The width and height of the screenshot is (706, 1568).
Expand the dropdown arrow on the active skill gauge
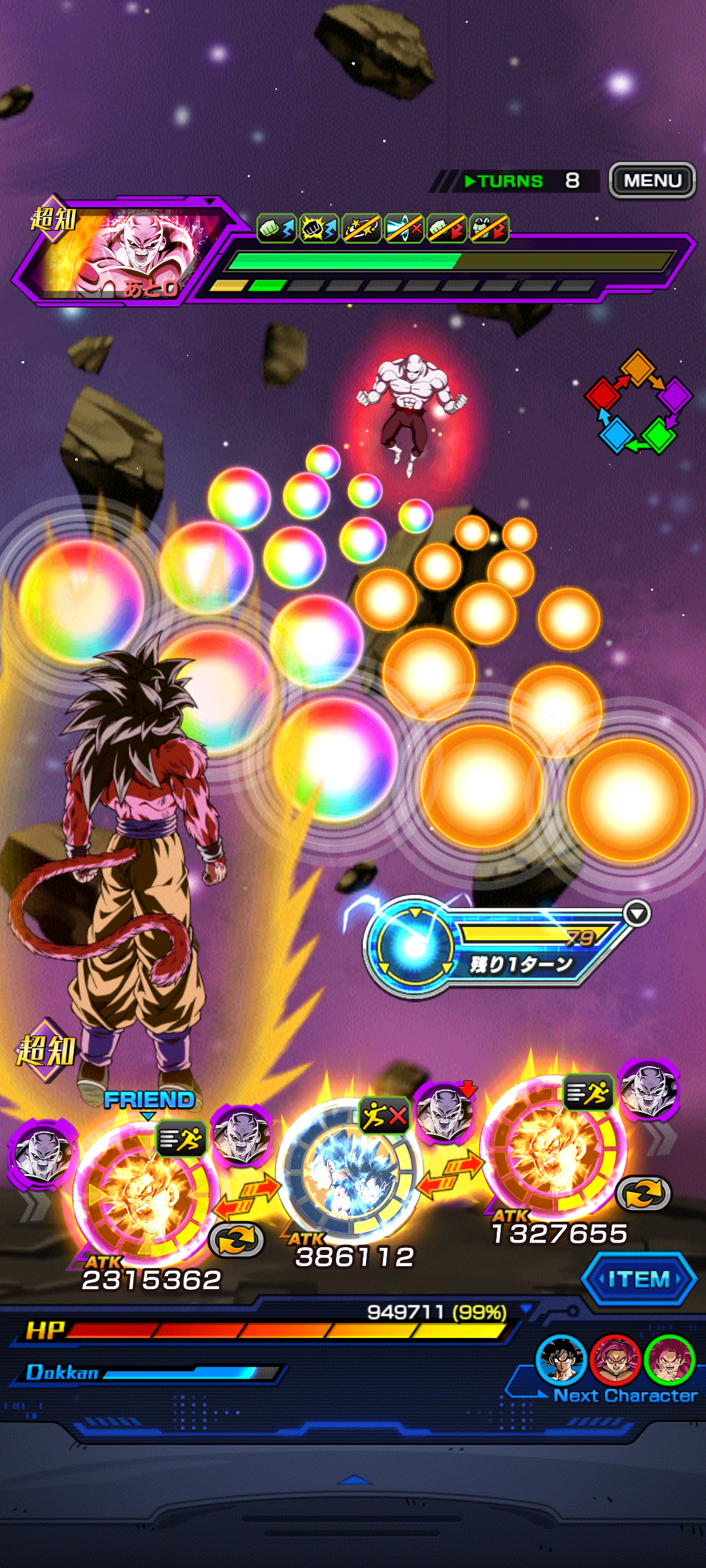(x=637, y=913)
